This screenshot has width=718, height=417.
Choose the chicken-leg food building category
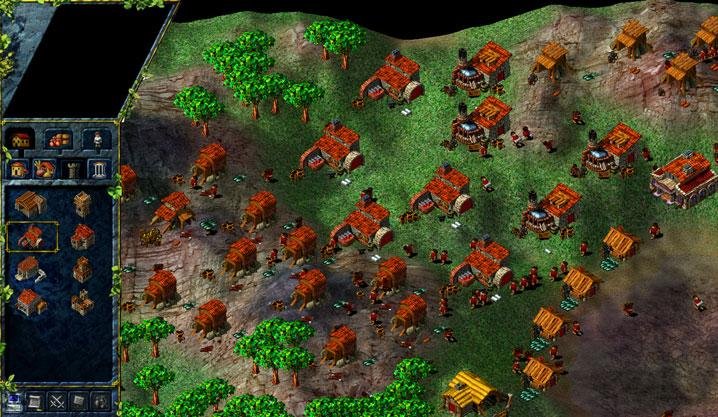point(45,168)
